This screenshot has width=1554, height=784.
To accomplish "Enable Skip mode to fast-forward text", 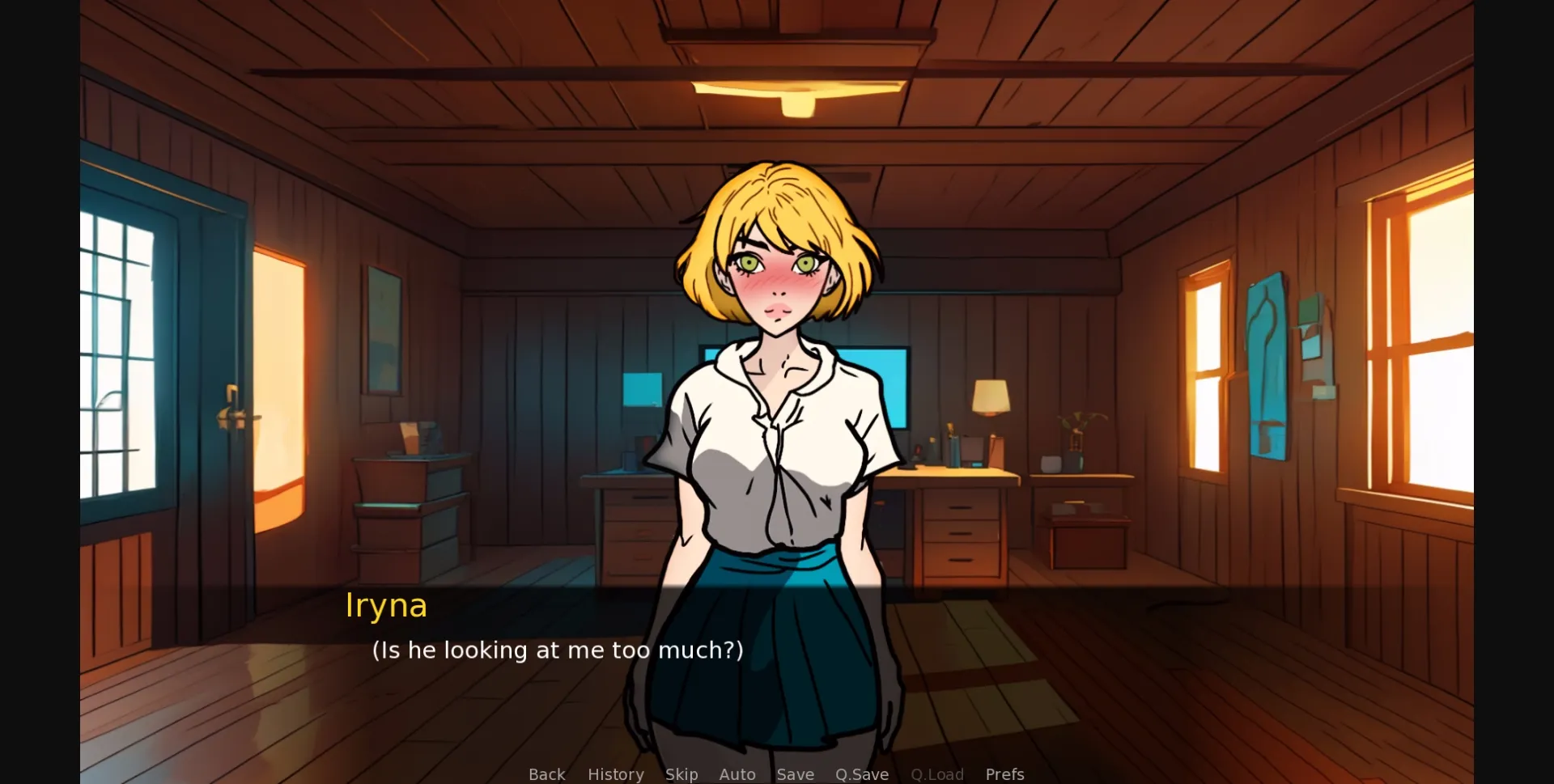I will click(x=681, y=774).
